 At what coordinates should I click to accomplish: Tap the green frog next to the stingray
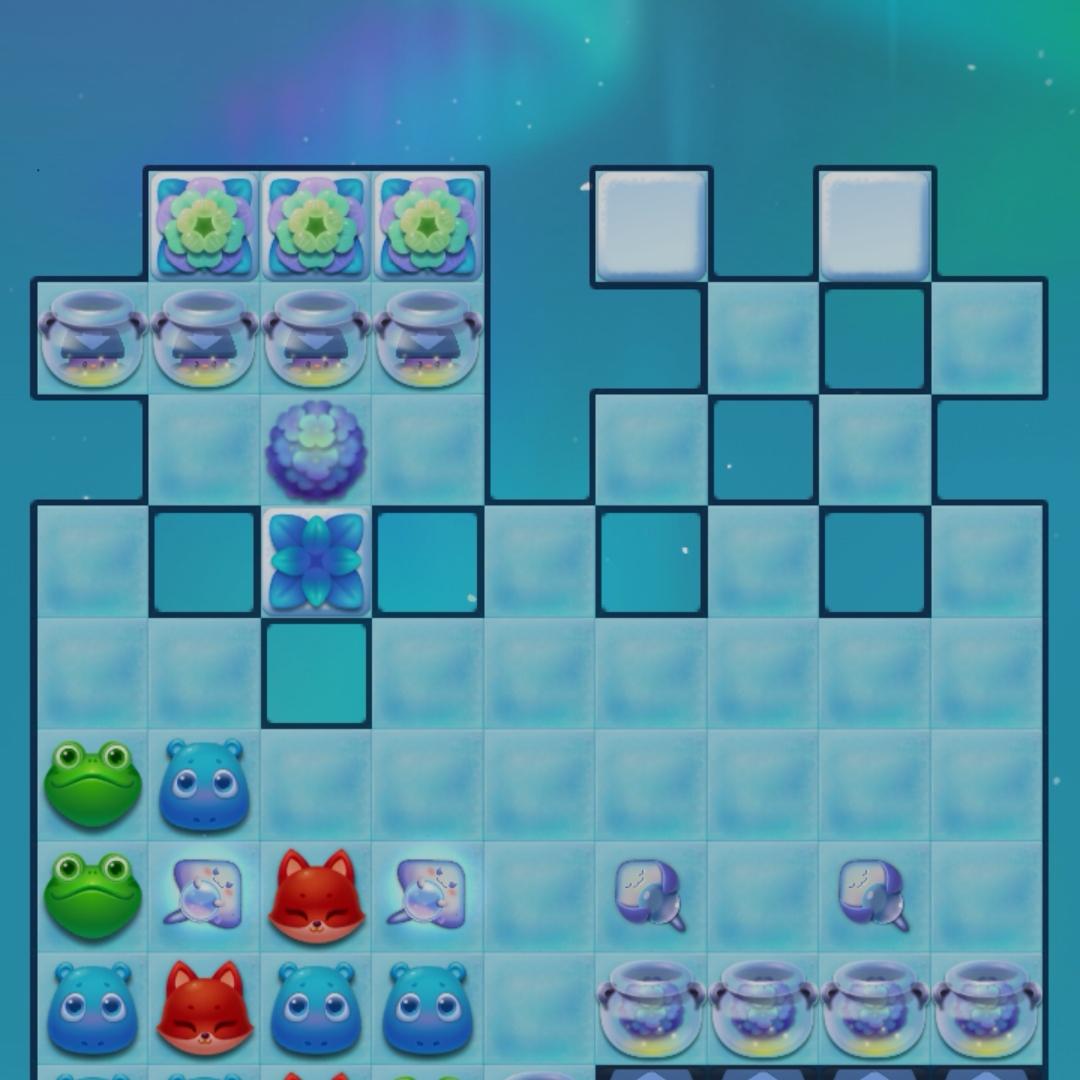[x=92, y=895]
